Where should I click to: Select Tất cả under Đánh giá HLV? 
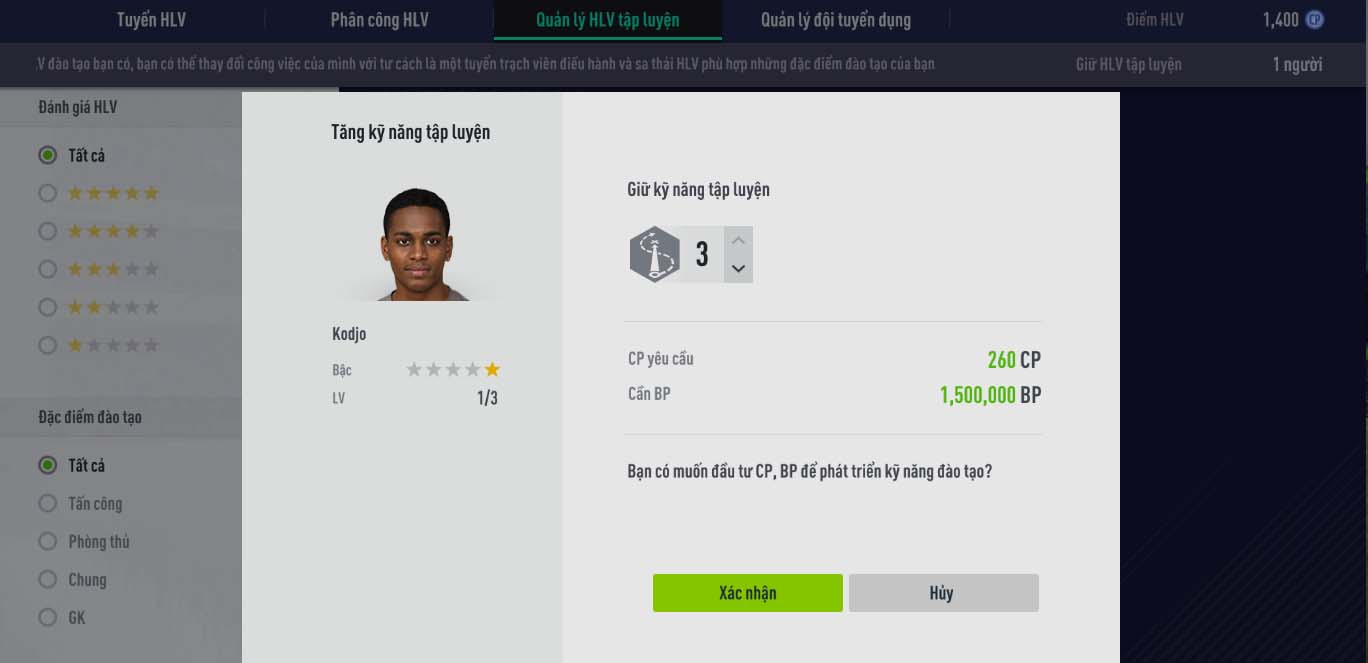pos(48,155)
